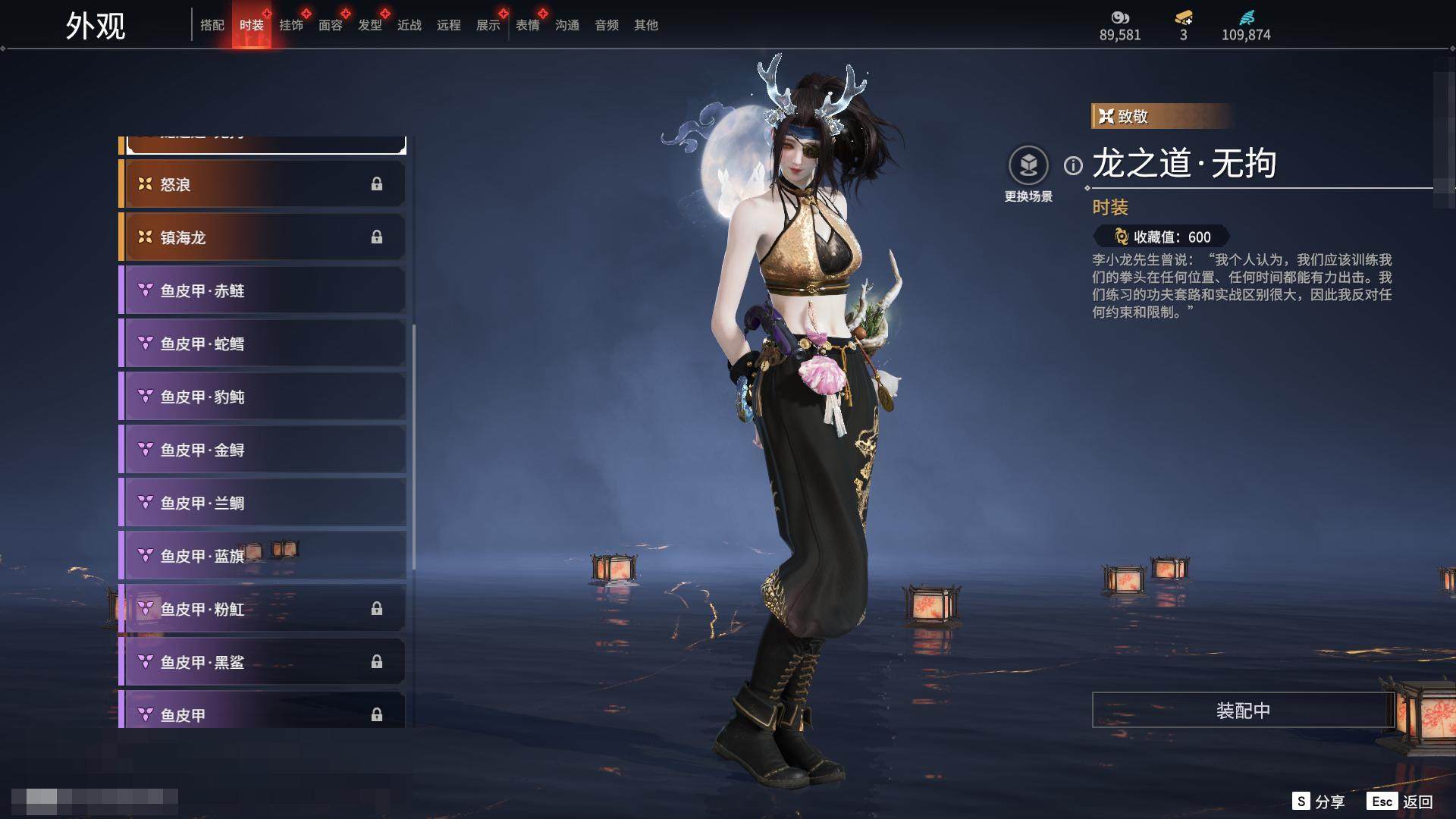Switch to the 搭配 tab
The height and width of the screenshot is (819, 1456).
212,25
